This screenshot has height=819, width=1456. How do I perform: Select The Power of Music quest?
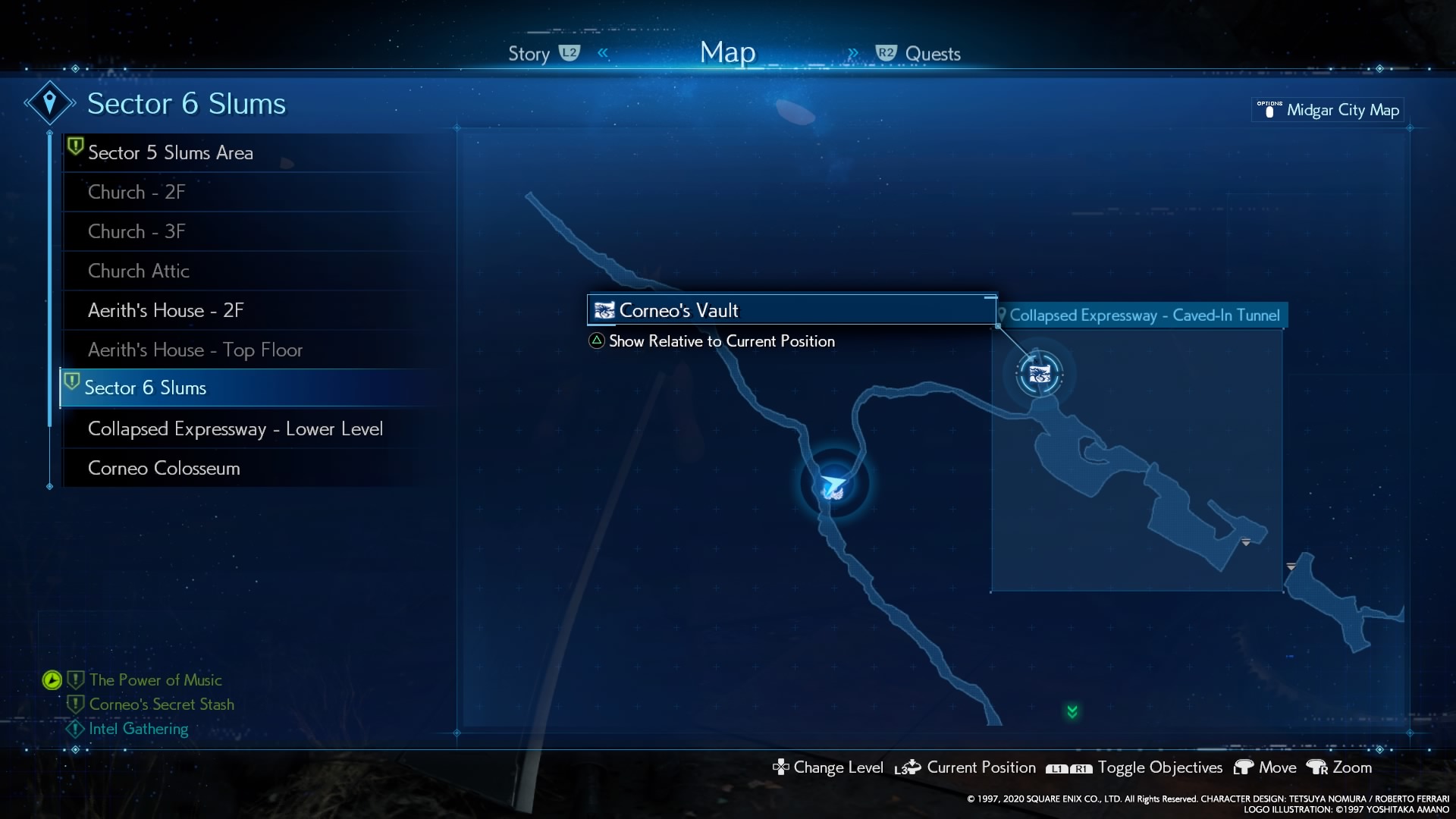(x=155, y=680)
